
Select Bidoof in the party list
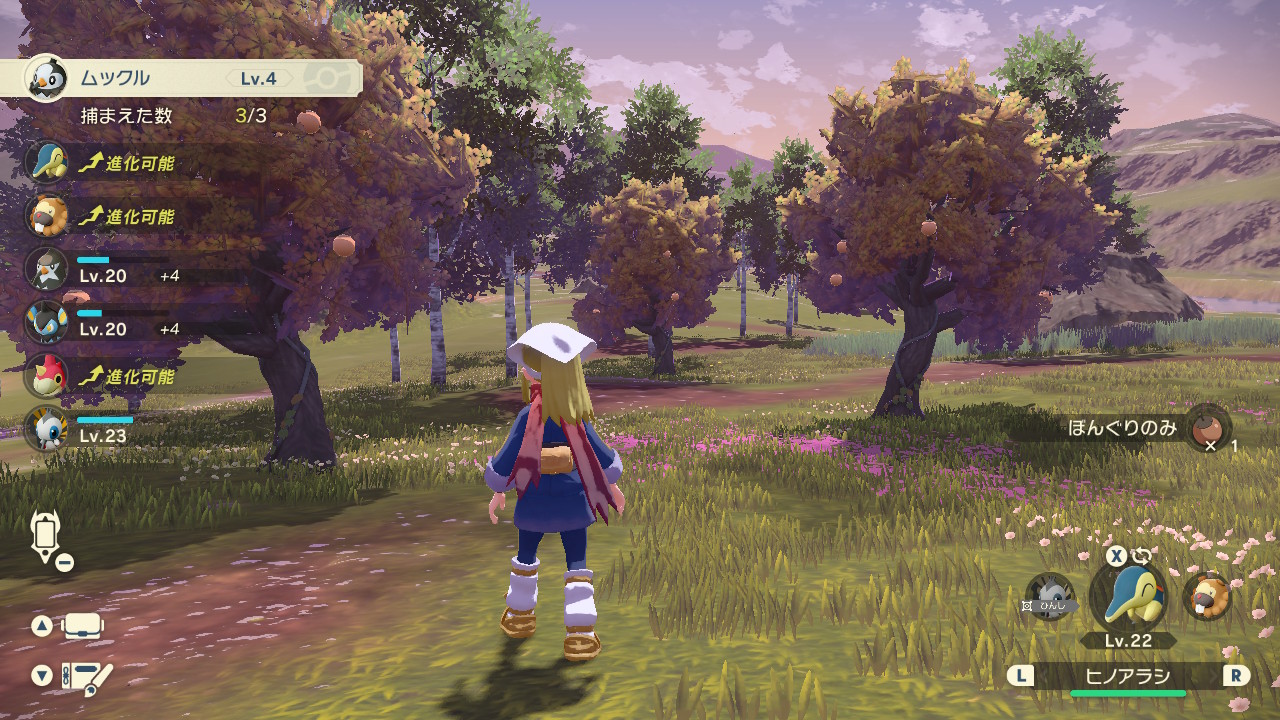click(x=47, y=216)
